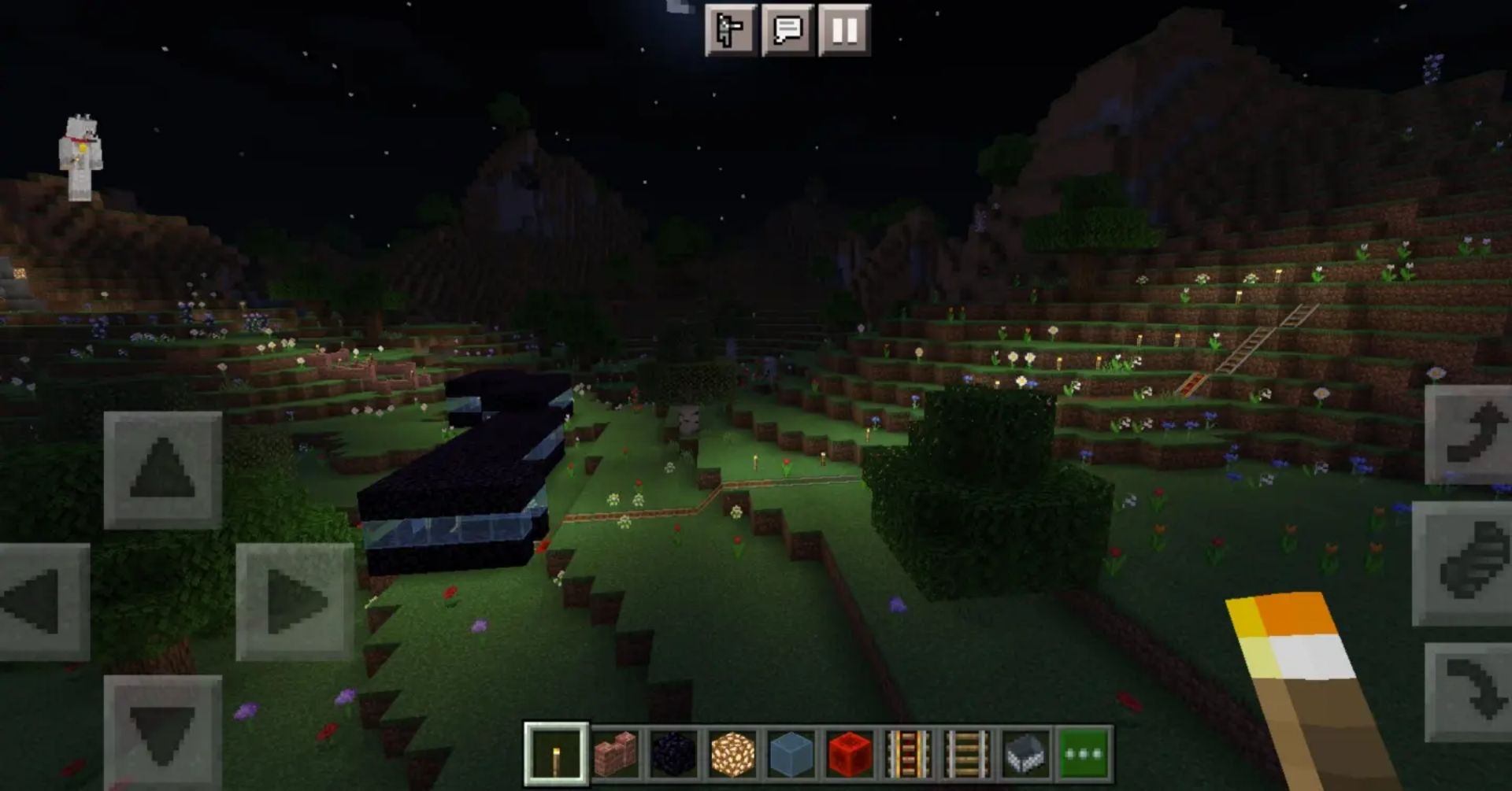
Task: Open inventory with the three-dots button
Action: (1084, 754)
